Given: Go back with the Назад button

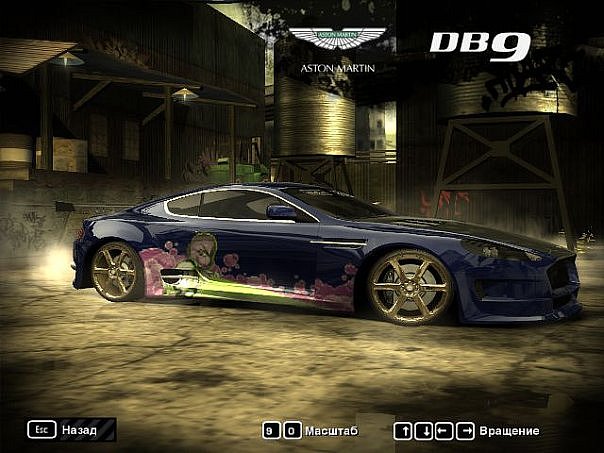Looking at the screenshot, I should [70, 430].
